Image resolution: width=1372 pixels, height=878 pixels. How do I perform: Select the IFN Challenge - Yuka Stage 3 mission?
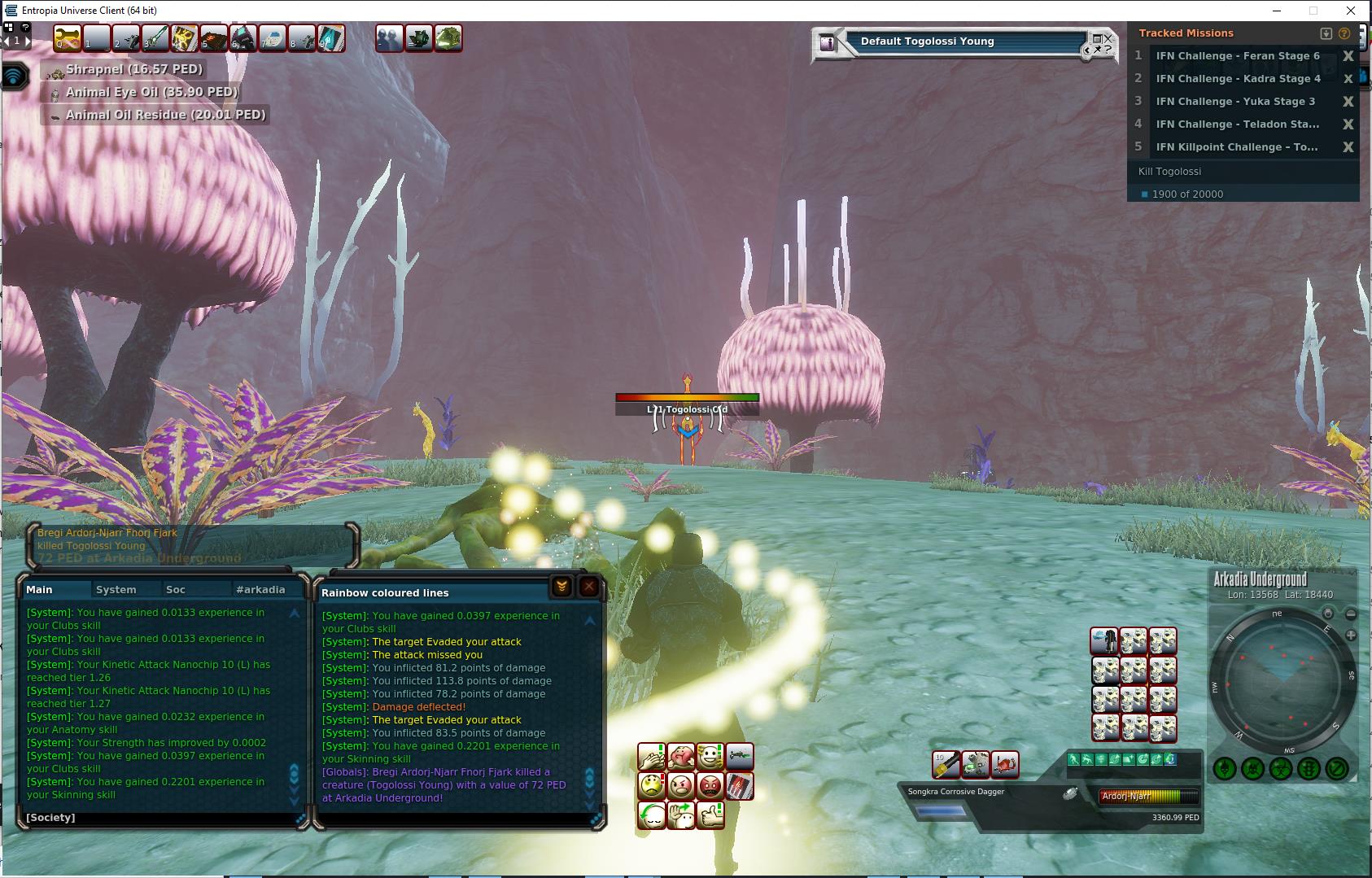(x=1234, y=102)
